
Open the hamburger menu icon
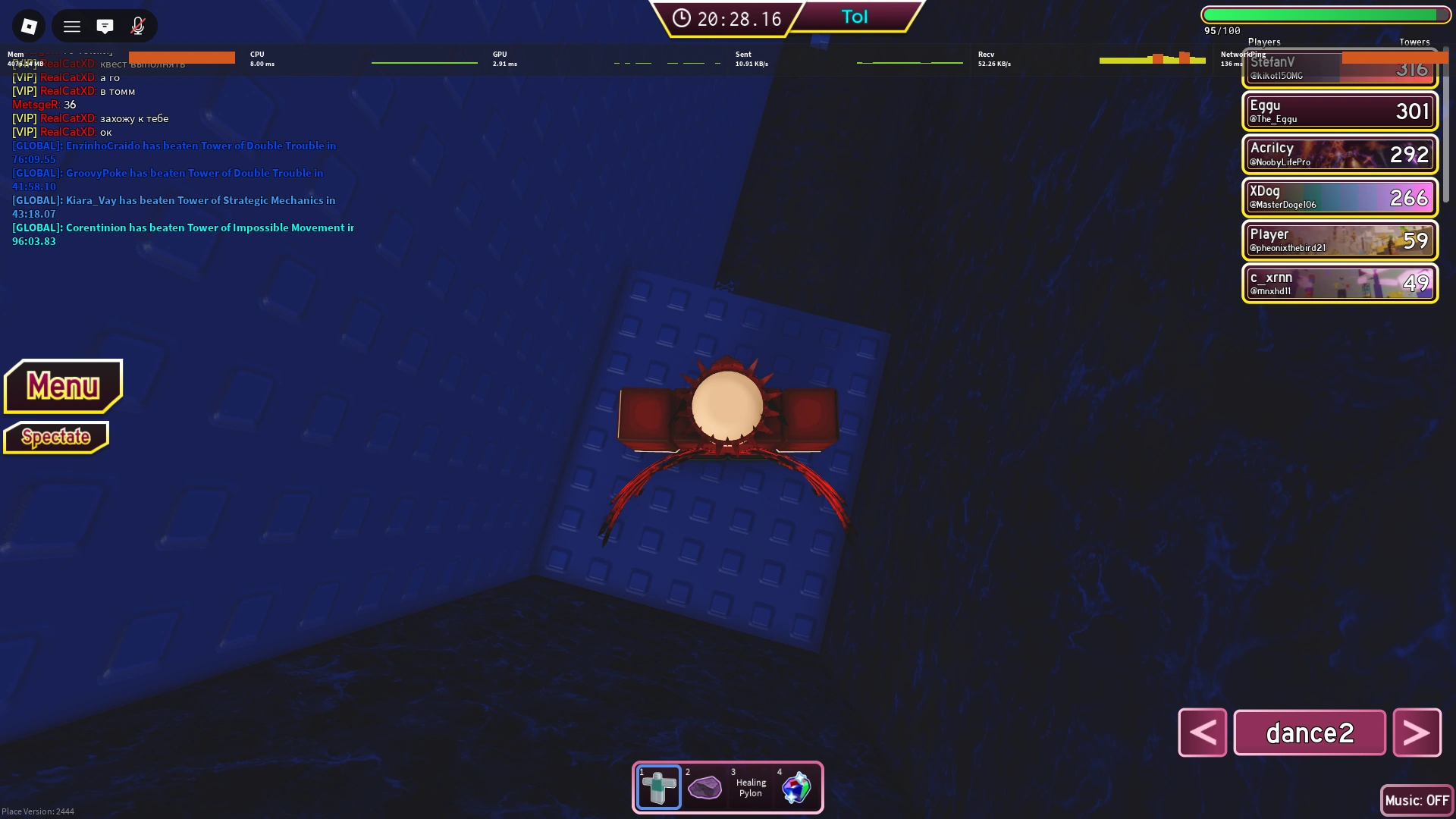(72, 26)
